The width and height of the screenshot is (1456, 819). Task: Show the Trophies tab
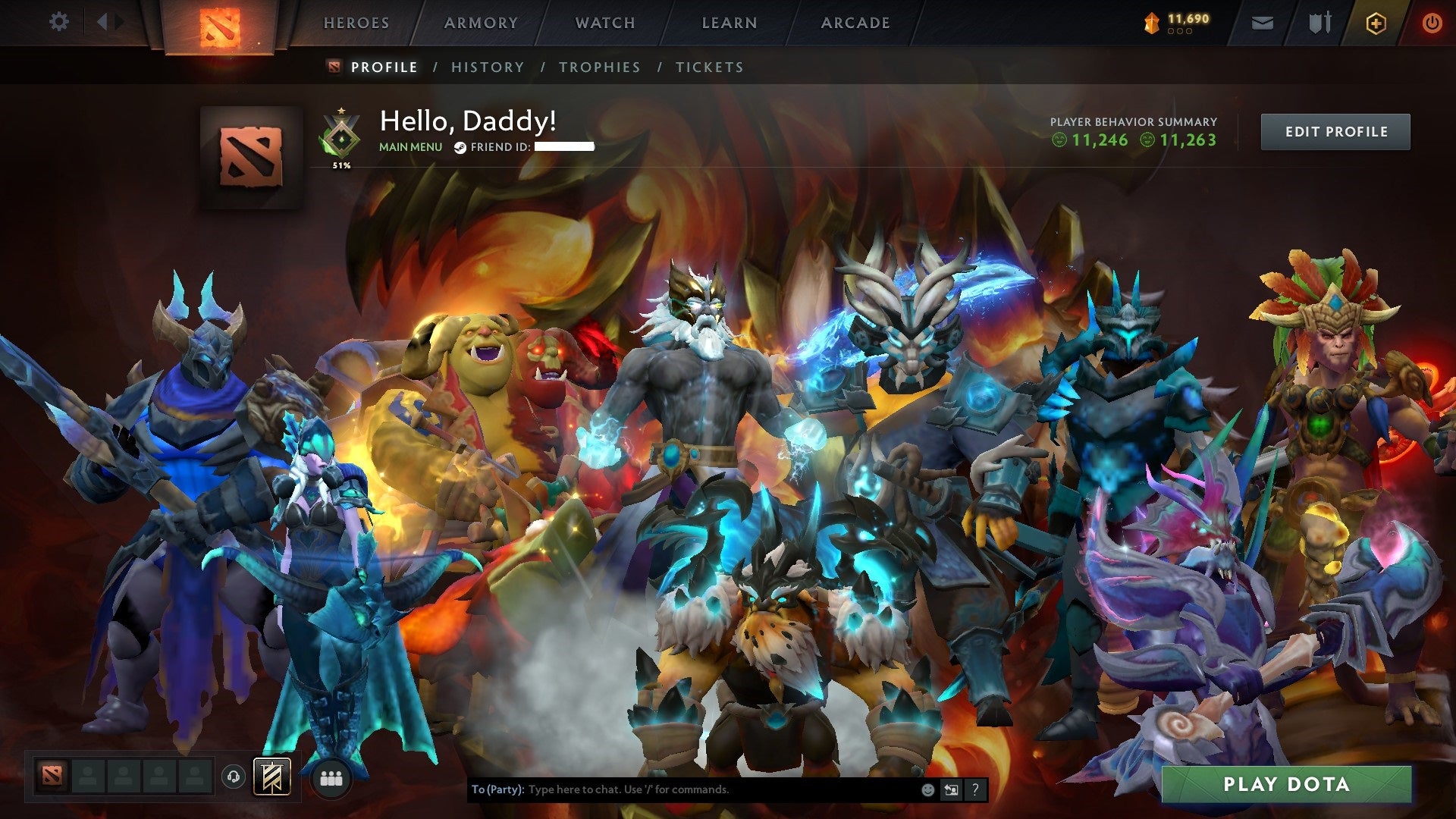pyautogui.click(x=600, y=67)
